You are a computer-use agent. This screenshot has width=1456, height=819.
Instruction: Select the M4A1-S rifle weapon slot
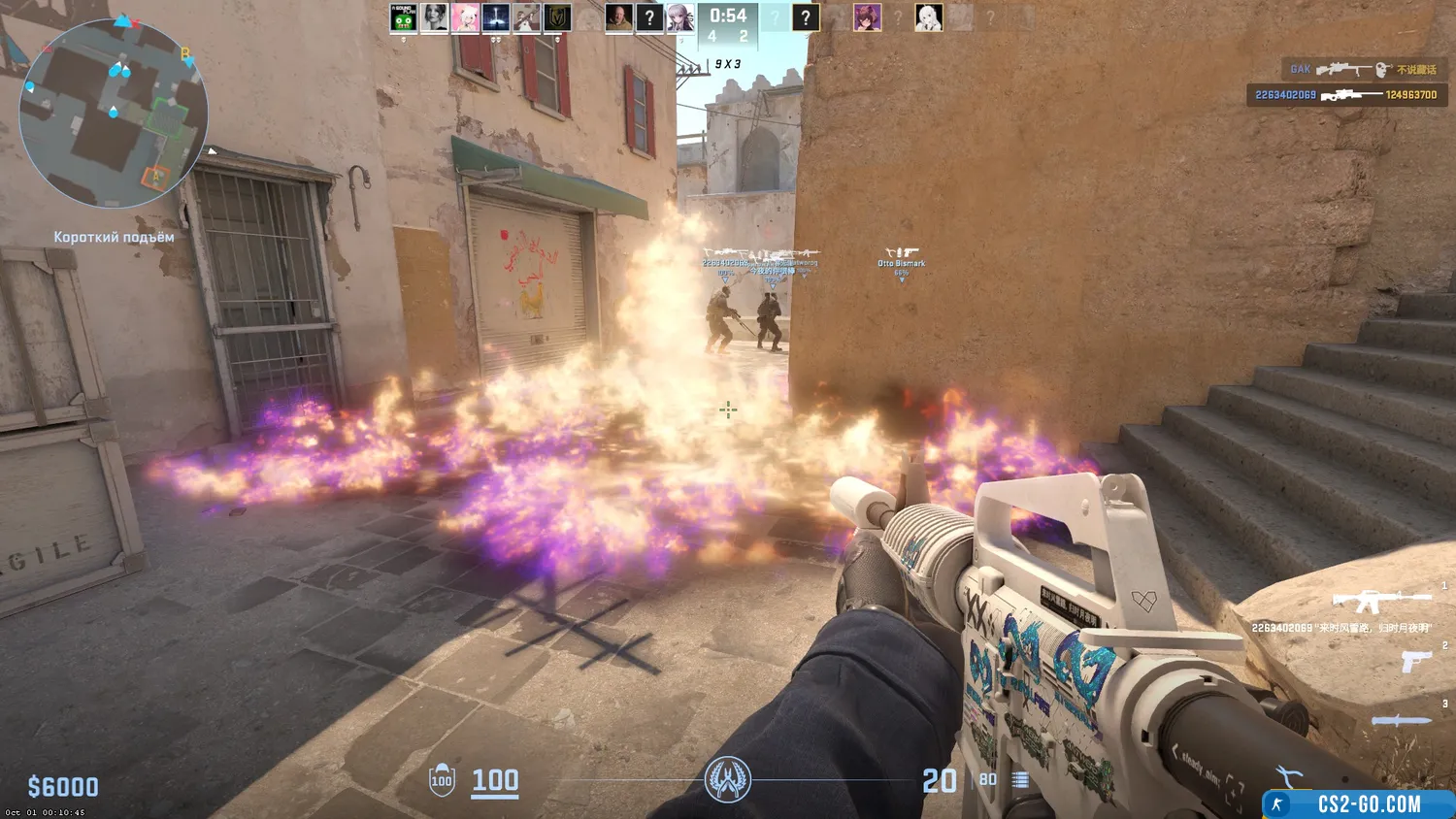coord(1380,601)
